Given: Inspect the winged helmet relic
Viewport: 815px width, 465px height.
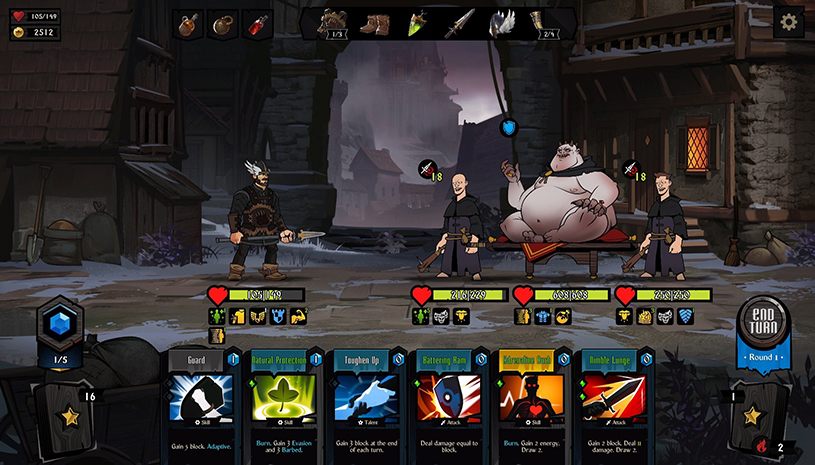Looking at the screenshot, I should point(502,23).
